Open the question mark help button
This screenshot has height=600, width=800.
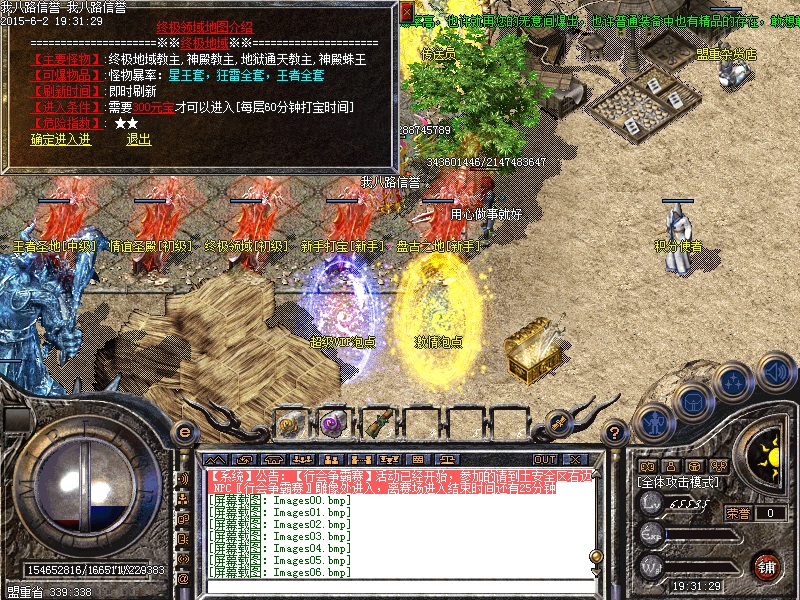tap(617, 432)
